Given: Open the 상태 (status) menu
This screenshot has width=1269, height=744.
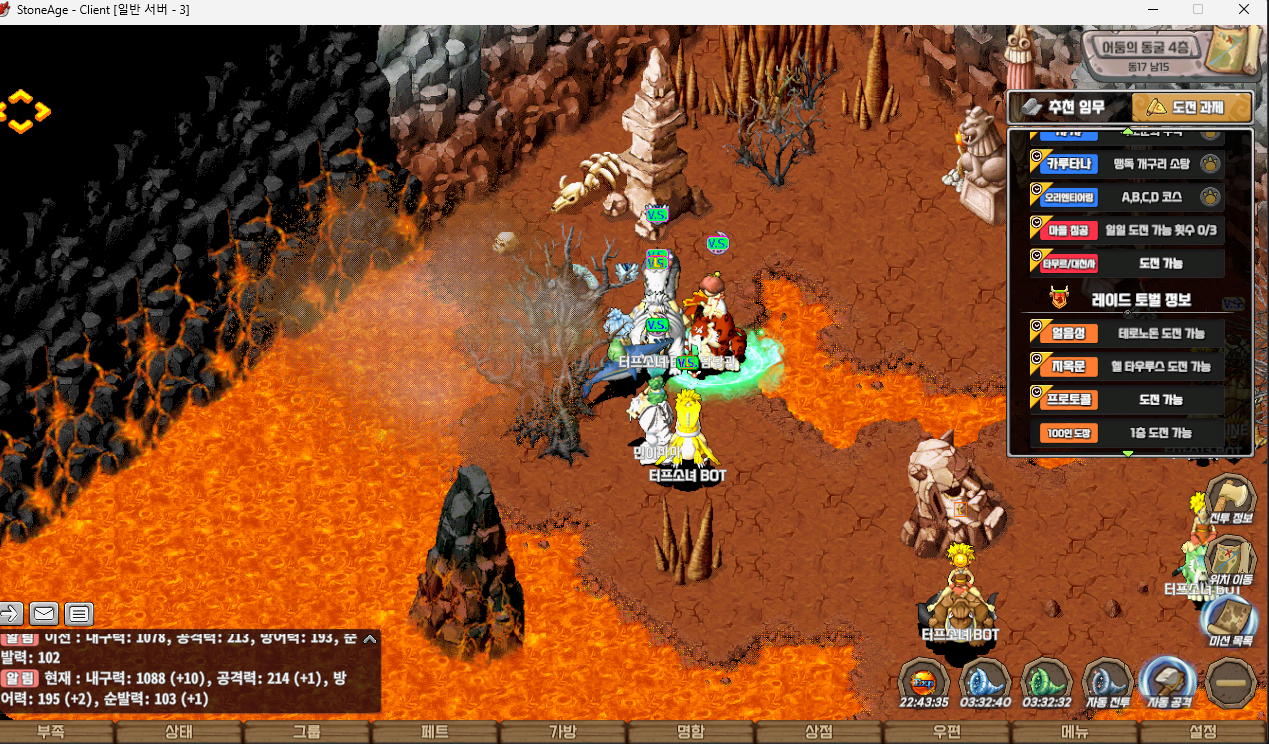Looking at the screenshot, I should point(179,732).
